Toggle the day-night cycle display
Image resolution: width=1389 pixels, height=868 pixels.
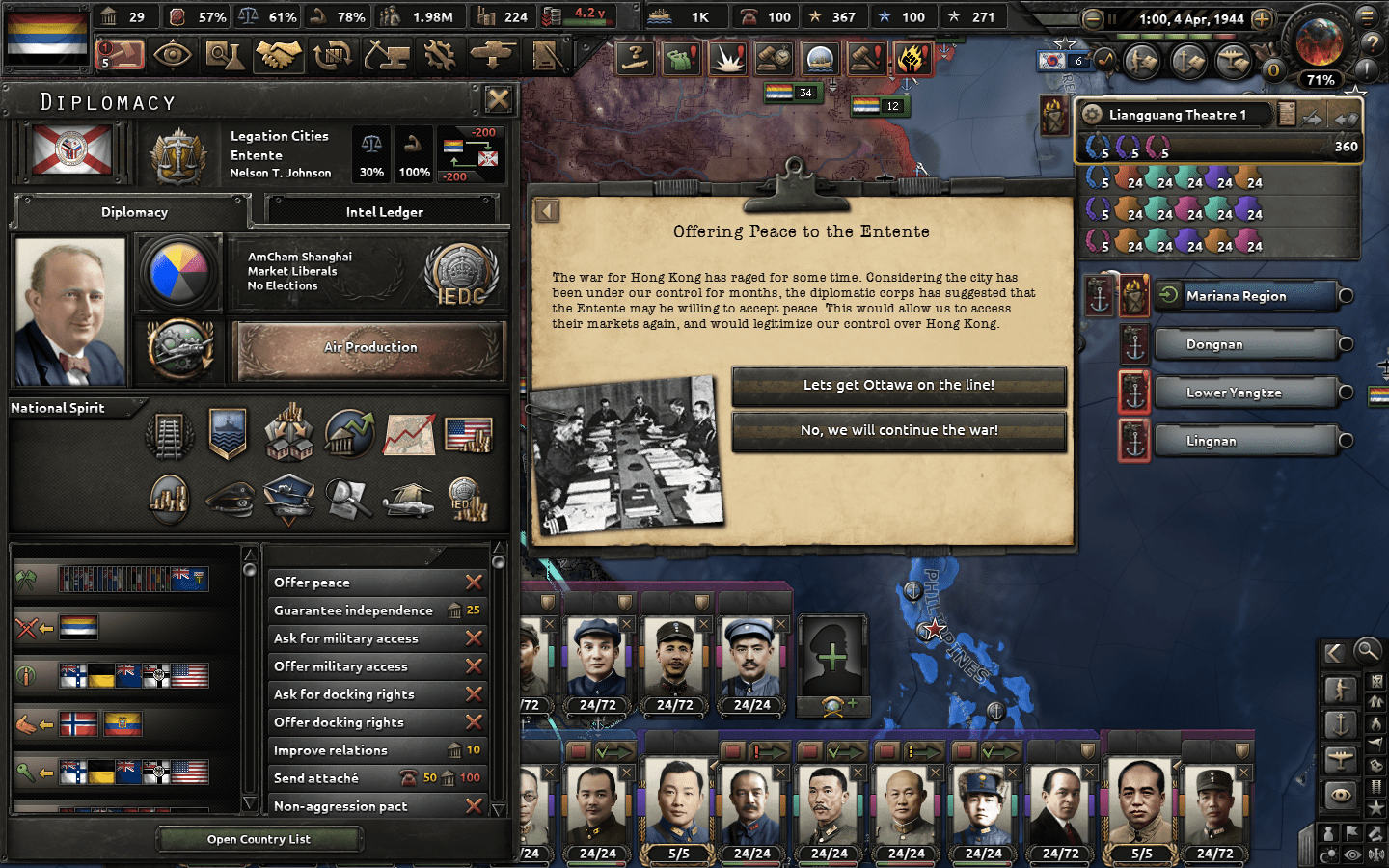click(x=1329, y=854)
